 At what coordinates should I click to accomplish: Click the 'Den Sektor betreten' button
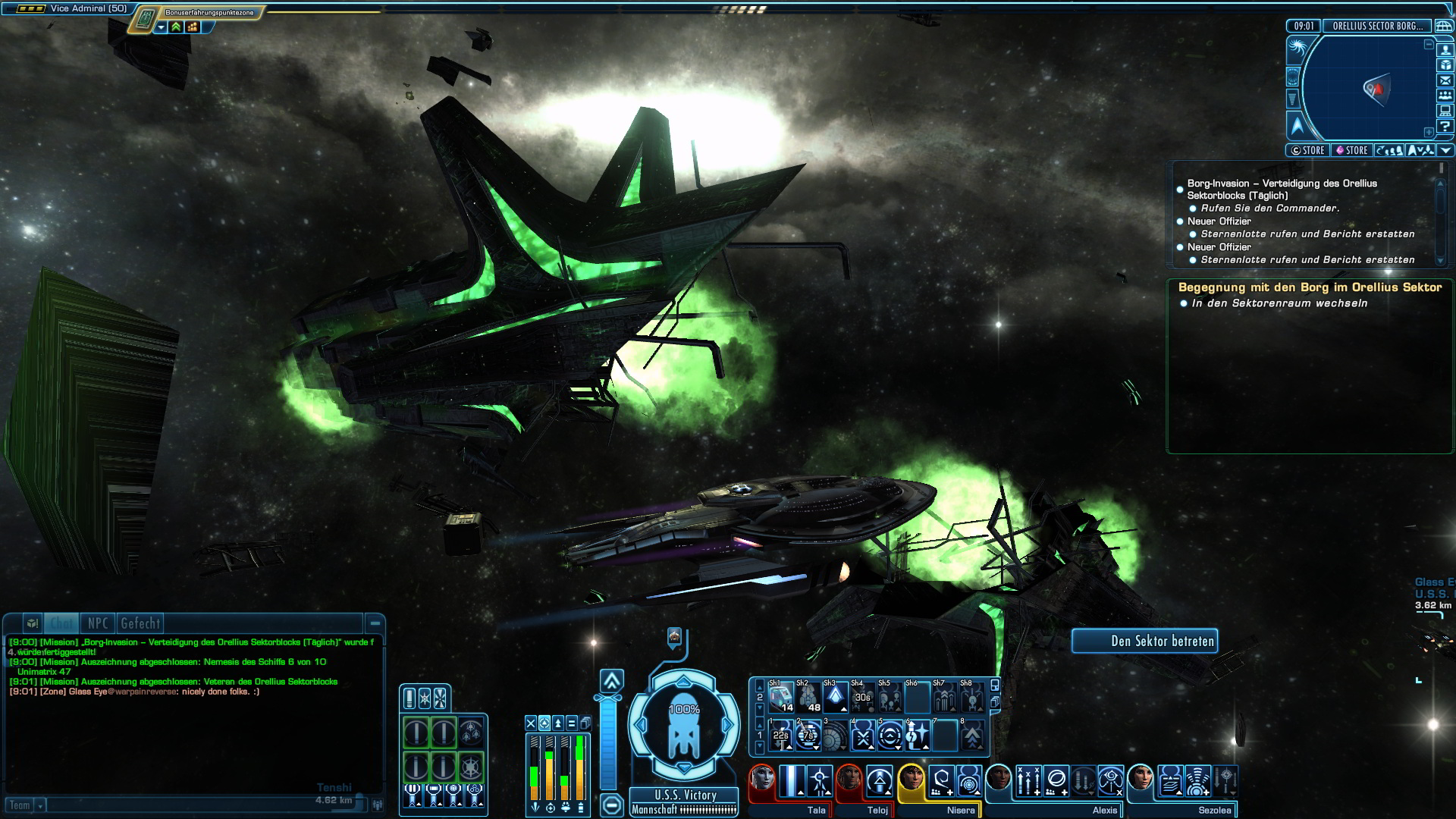tap(1144, 642)
